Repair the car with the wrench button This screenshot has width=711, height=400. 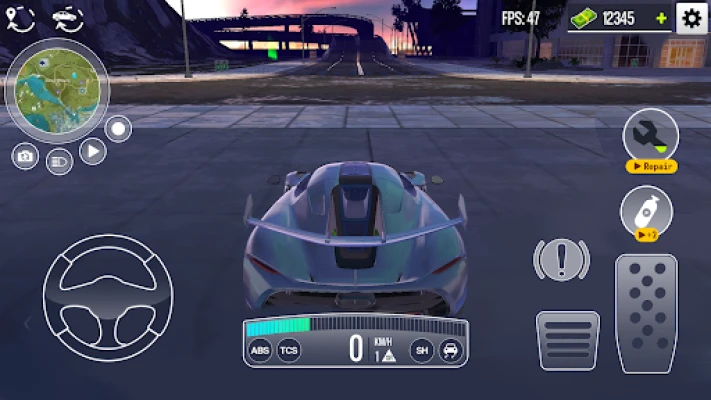(650, 139)
